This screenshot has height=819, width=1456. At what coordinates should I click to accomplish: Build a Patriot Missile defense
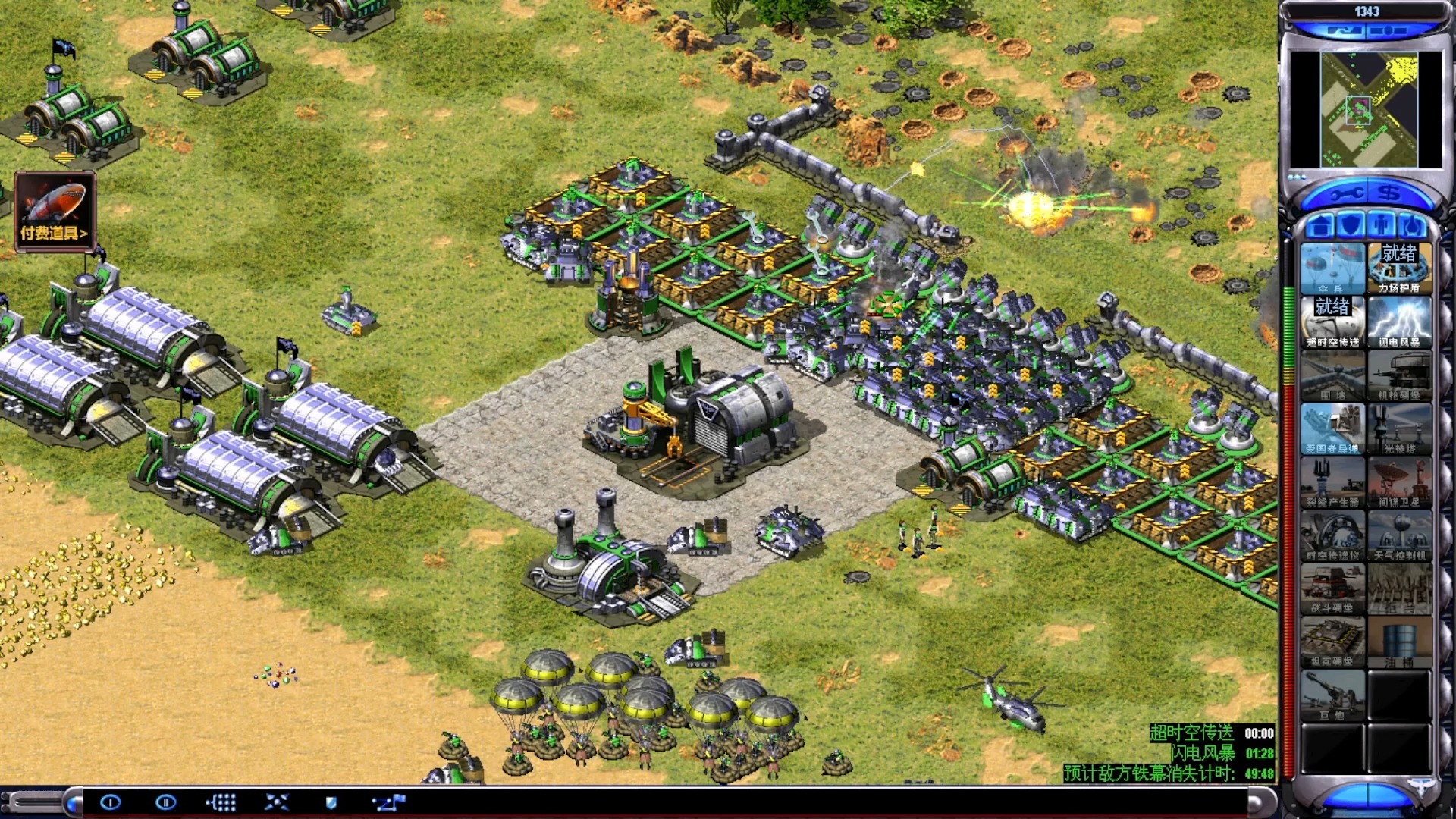coord(1332,428)
